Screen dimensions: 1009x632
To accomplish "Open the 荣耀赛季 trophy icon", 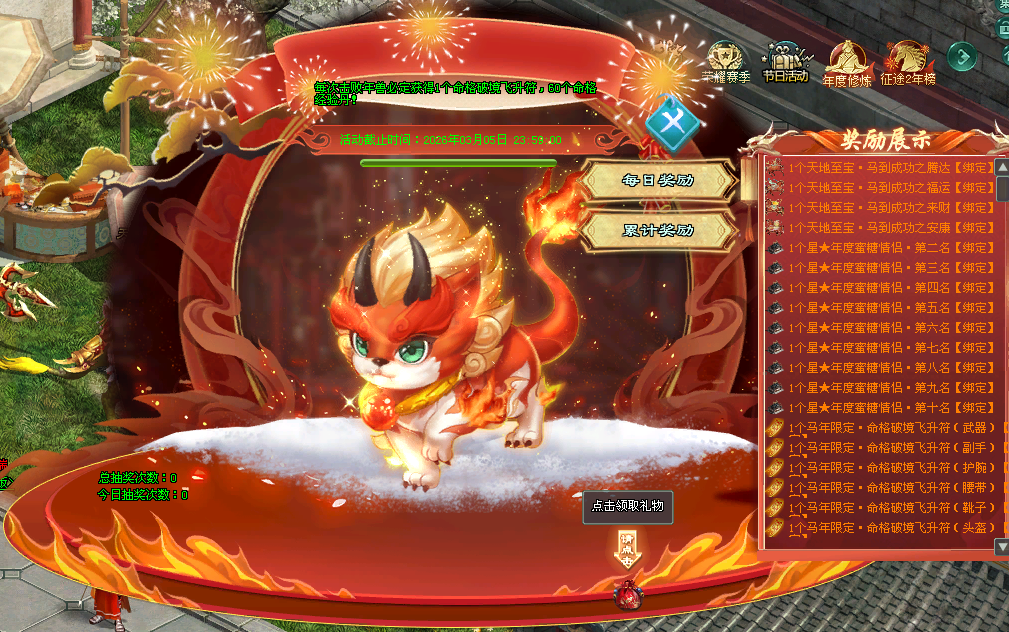I will pyautogui.click(x=725, y=58).
